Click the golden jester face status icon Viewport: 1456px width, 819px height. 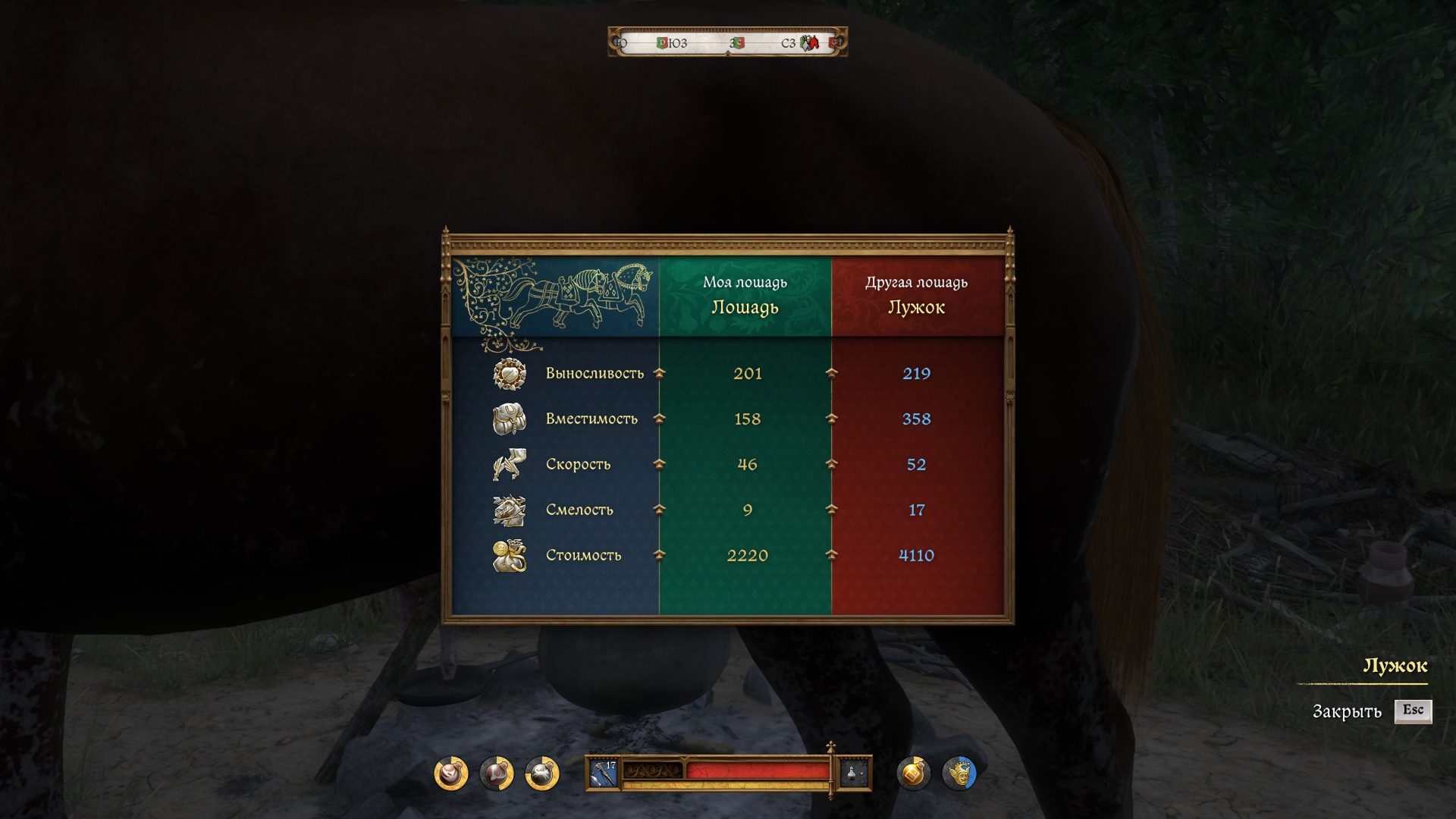[959, 773]
